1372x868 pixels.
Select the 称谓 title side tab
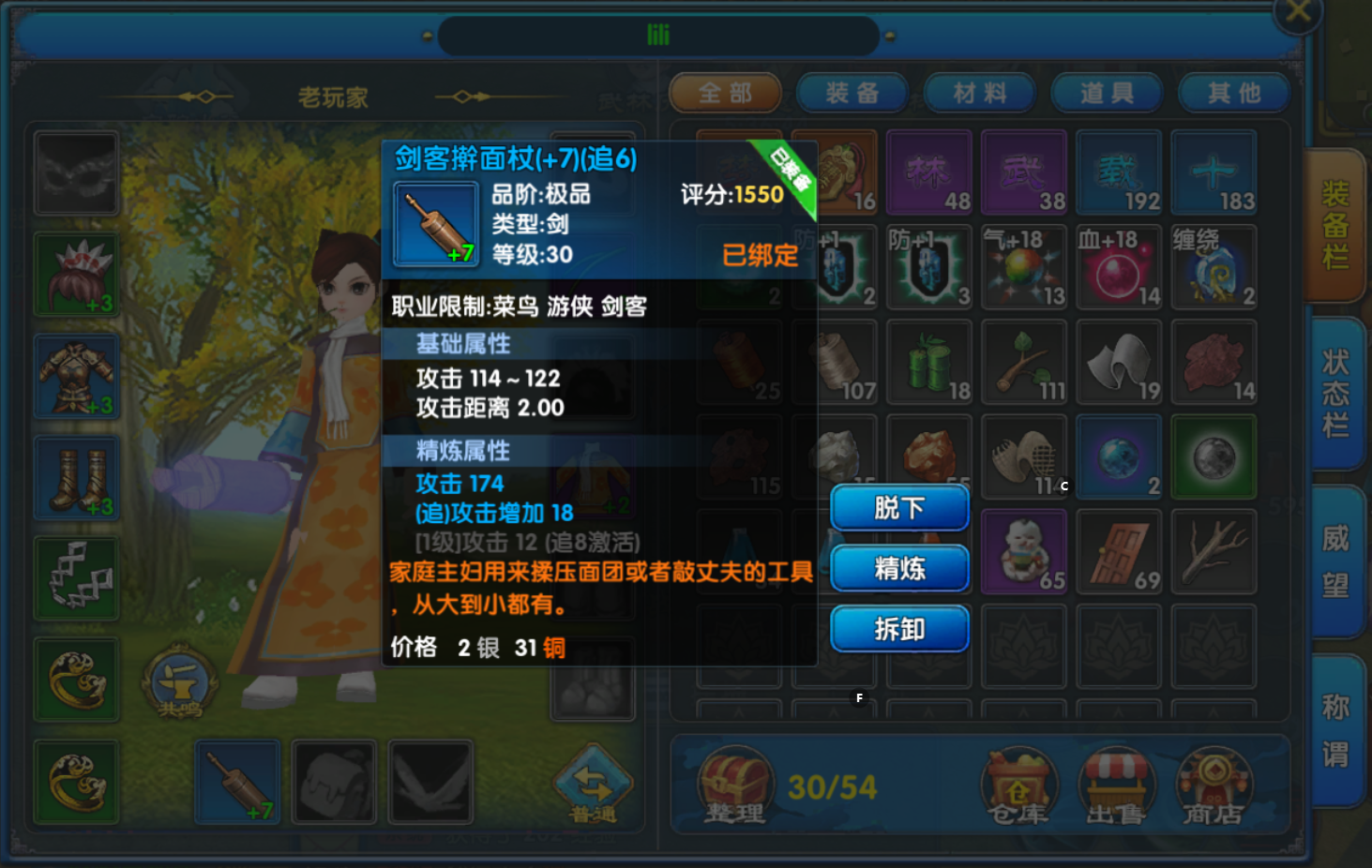coord(1335,730)
